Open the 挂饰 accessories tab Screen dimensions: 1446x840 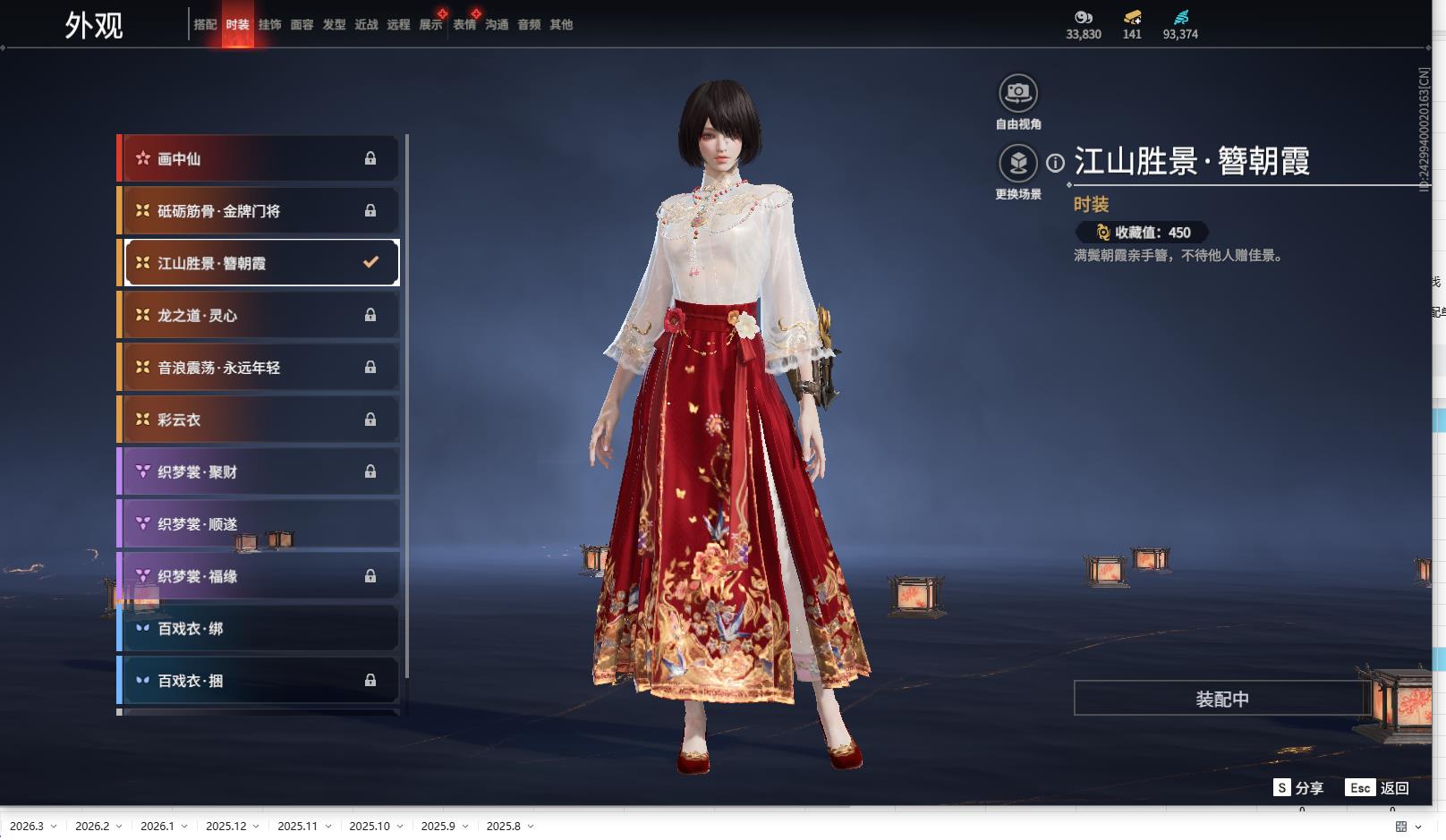click(x=269, y=25)
